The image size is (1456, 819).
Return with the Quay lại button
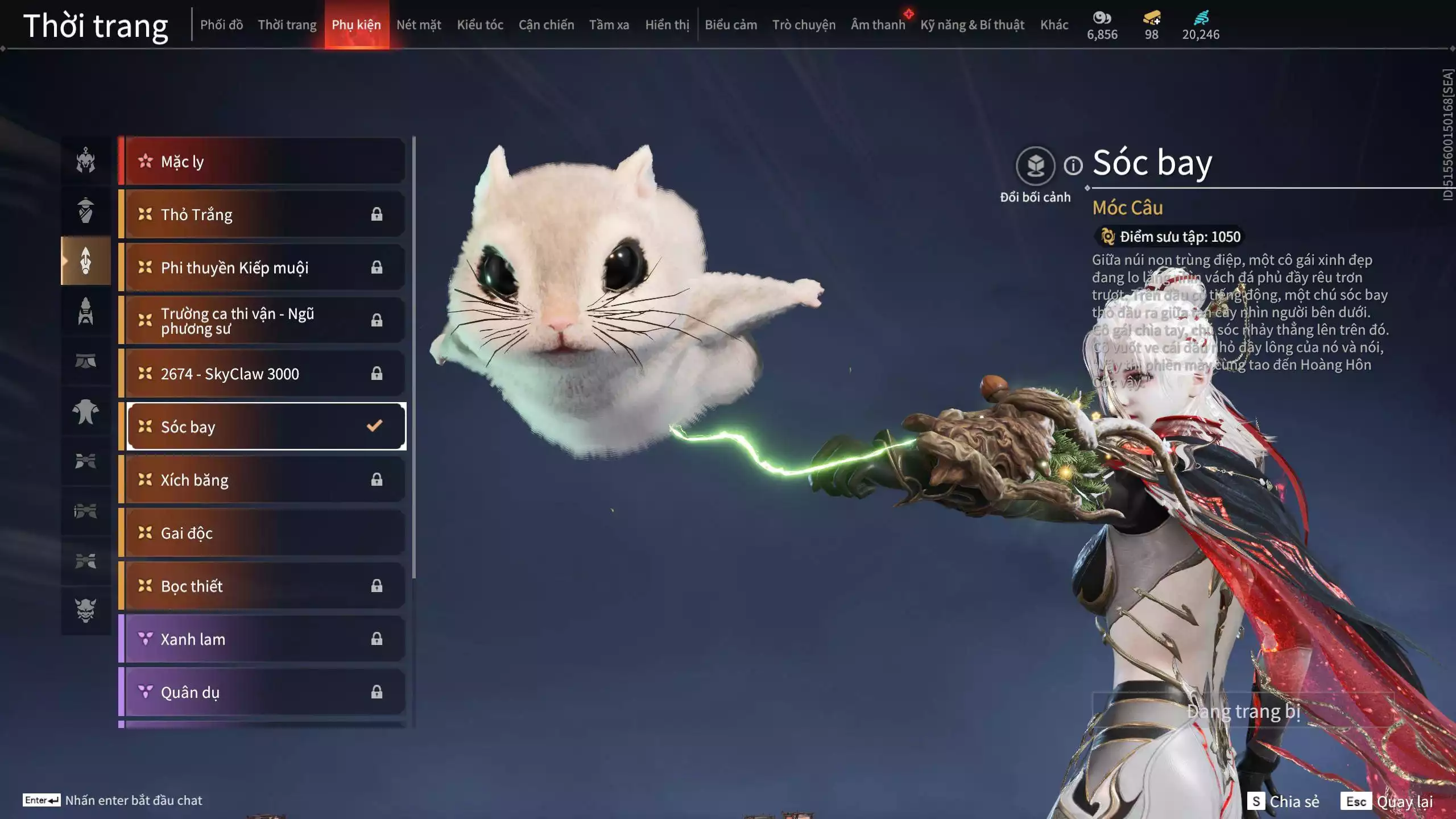click(1387, 801)
